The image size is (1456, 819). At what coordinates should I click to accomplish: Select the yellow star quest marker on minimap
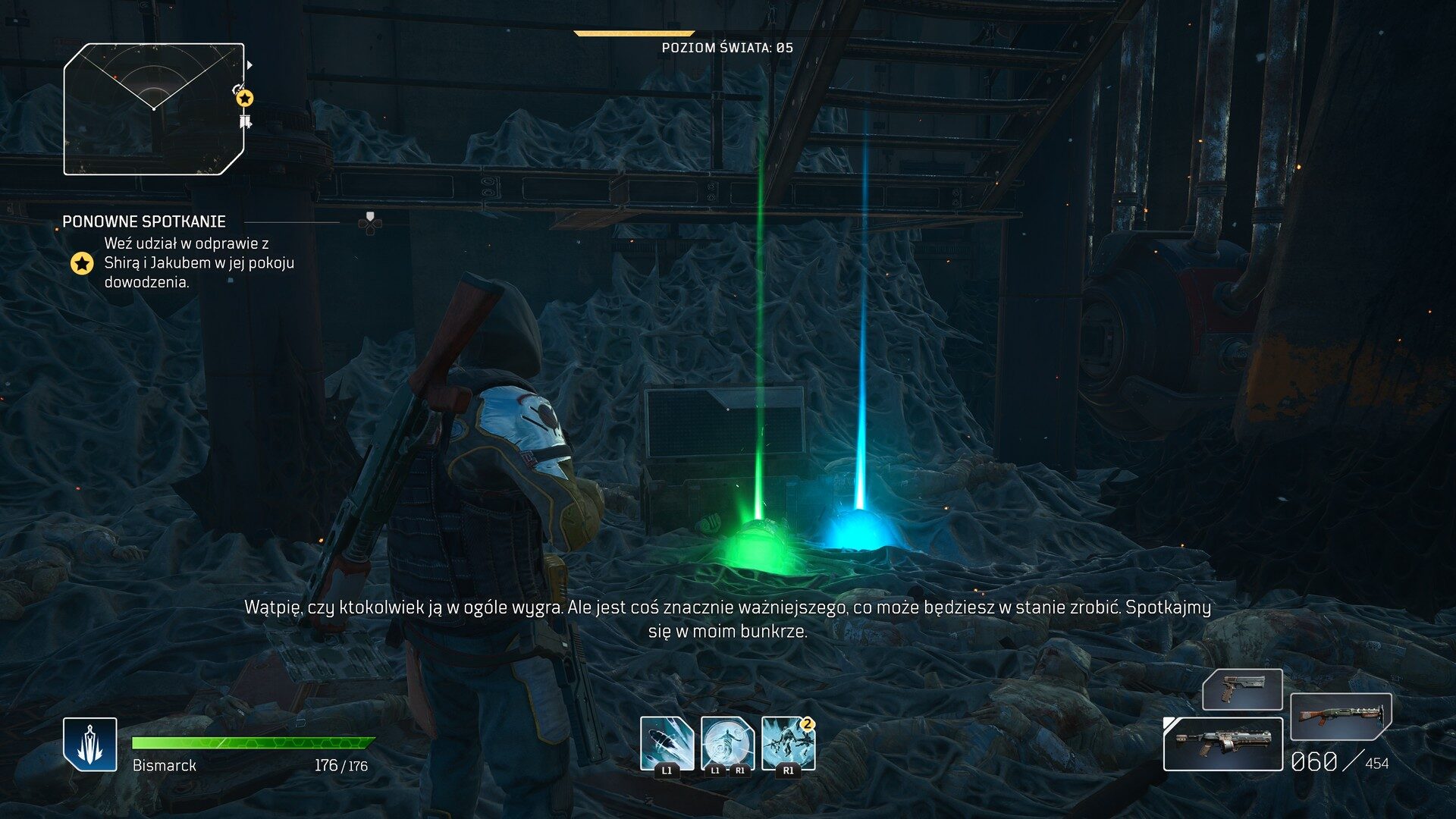pyautogui.click(x=244, y=98)
